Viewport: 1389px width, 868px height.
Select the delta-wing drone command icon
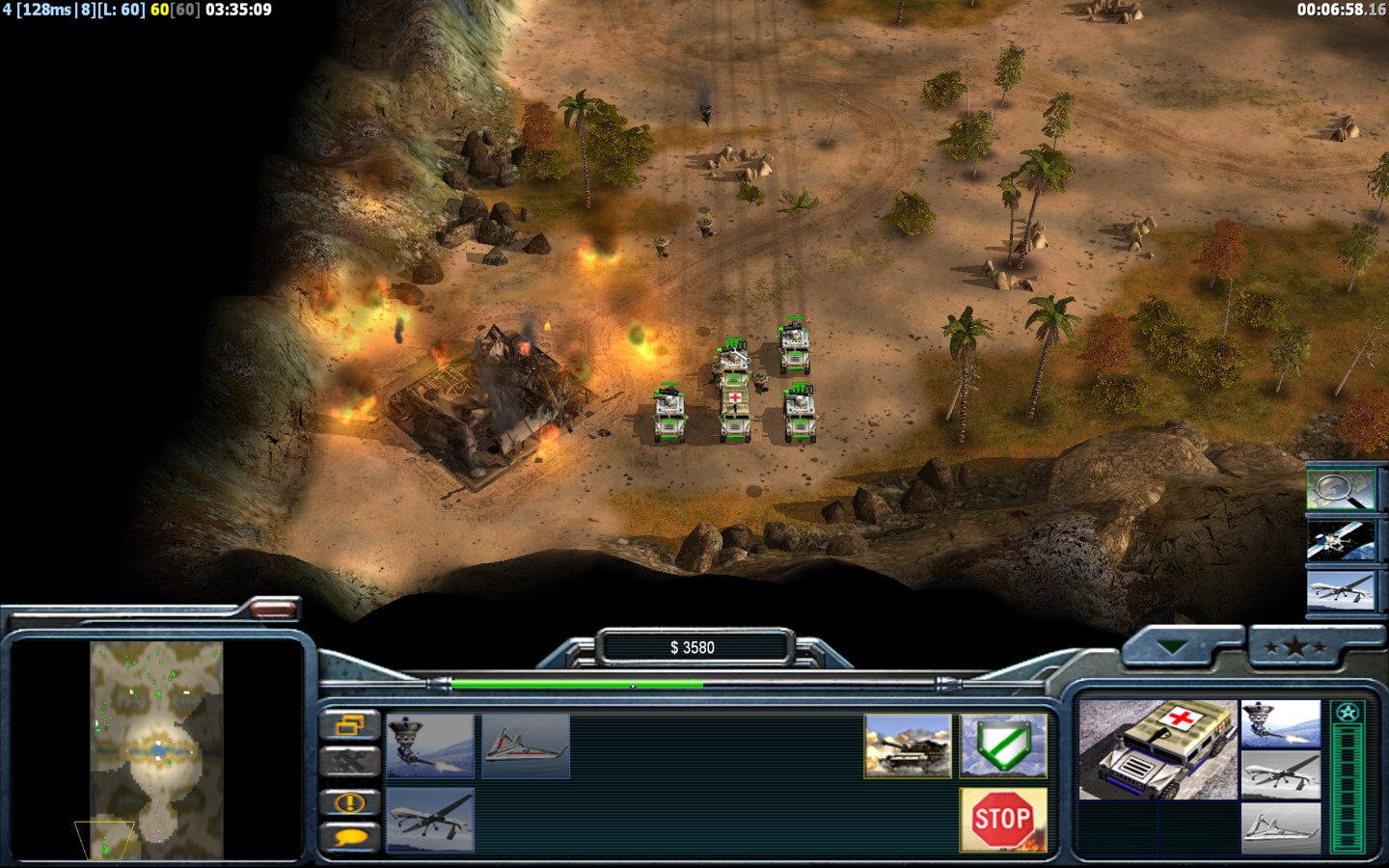[x=526, y=746]
